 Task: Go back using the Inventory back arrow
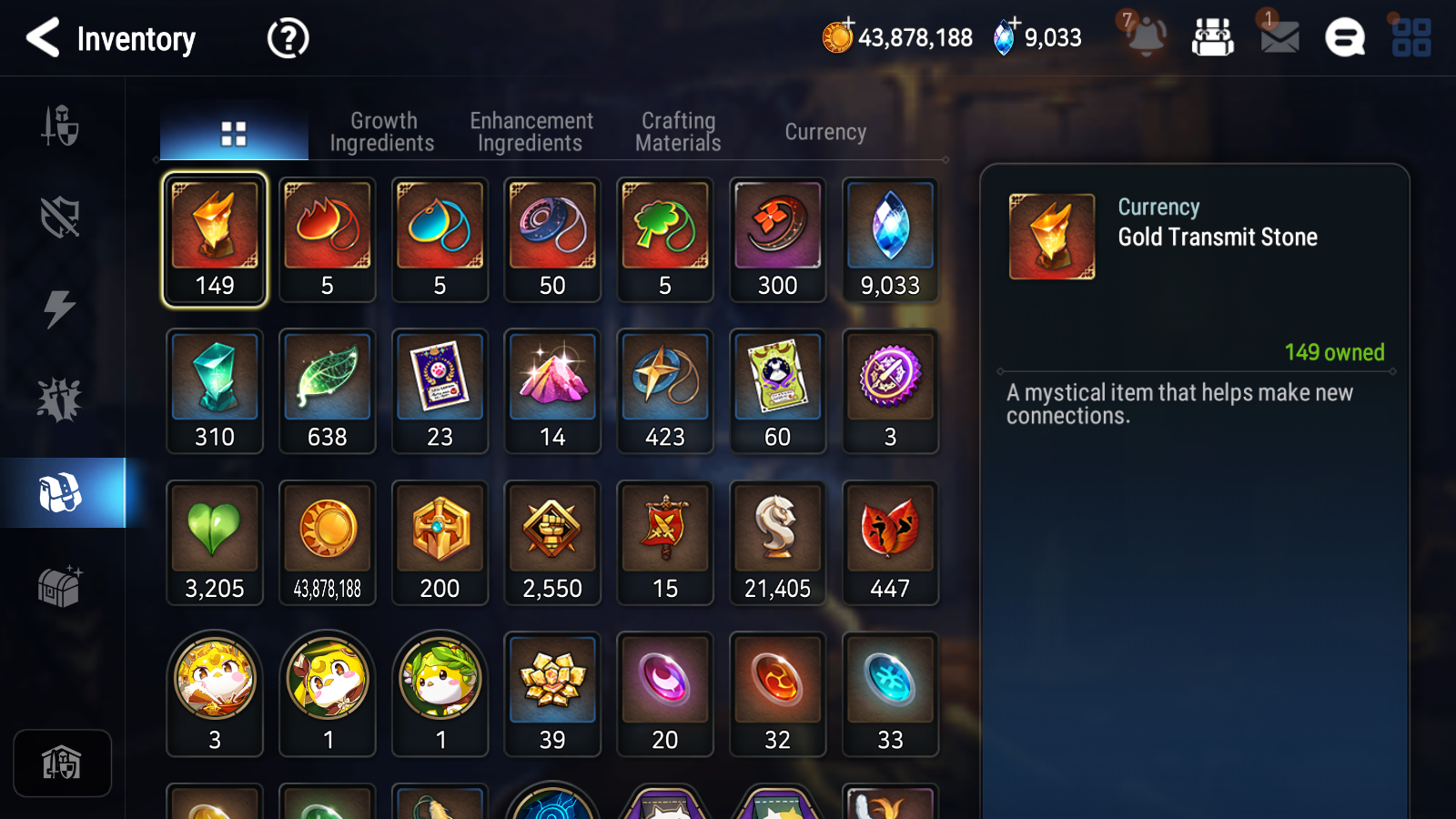coord(44,38)
